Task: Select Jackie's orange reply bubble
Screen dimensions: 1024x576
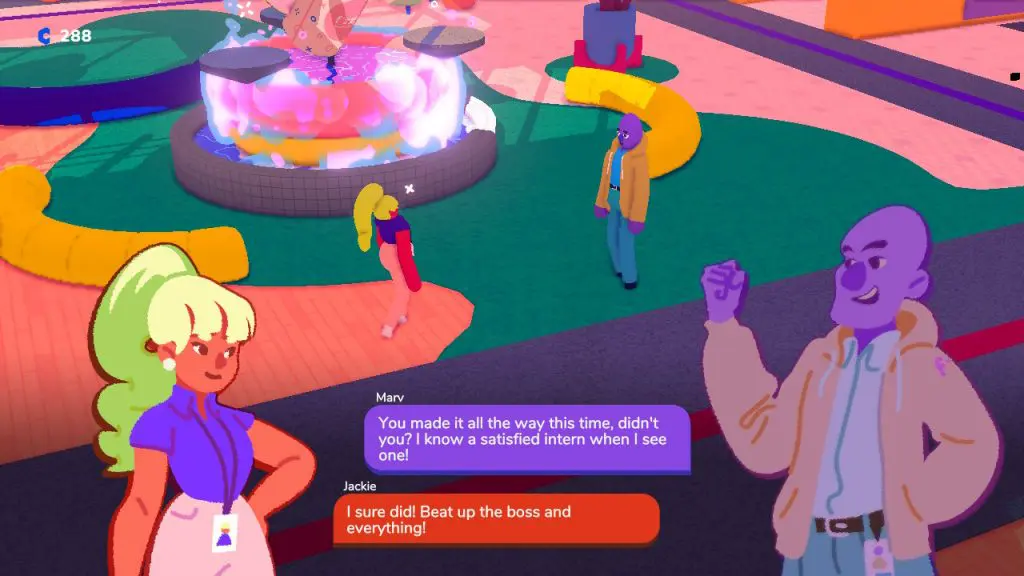Action: 496,519
